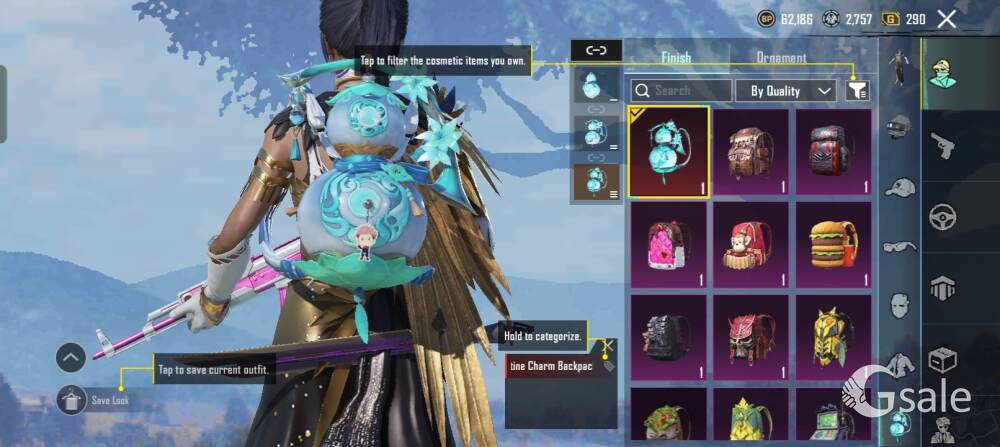This screenshot has width=1000, height=447.
Task: Switch to the Ornament tab
Action: (781, 58)
